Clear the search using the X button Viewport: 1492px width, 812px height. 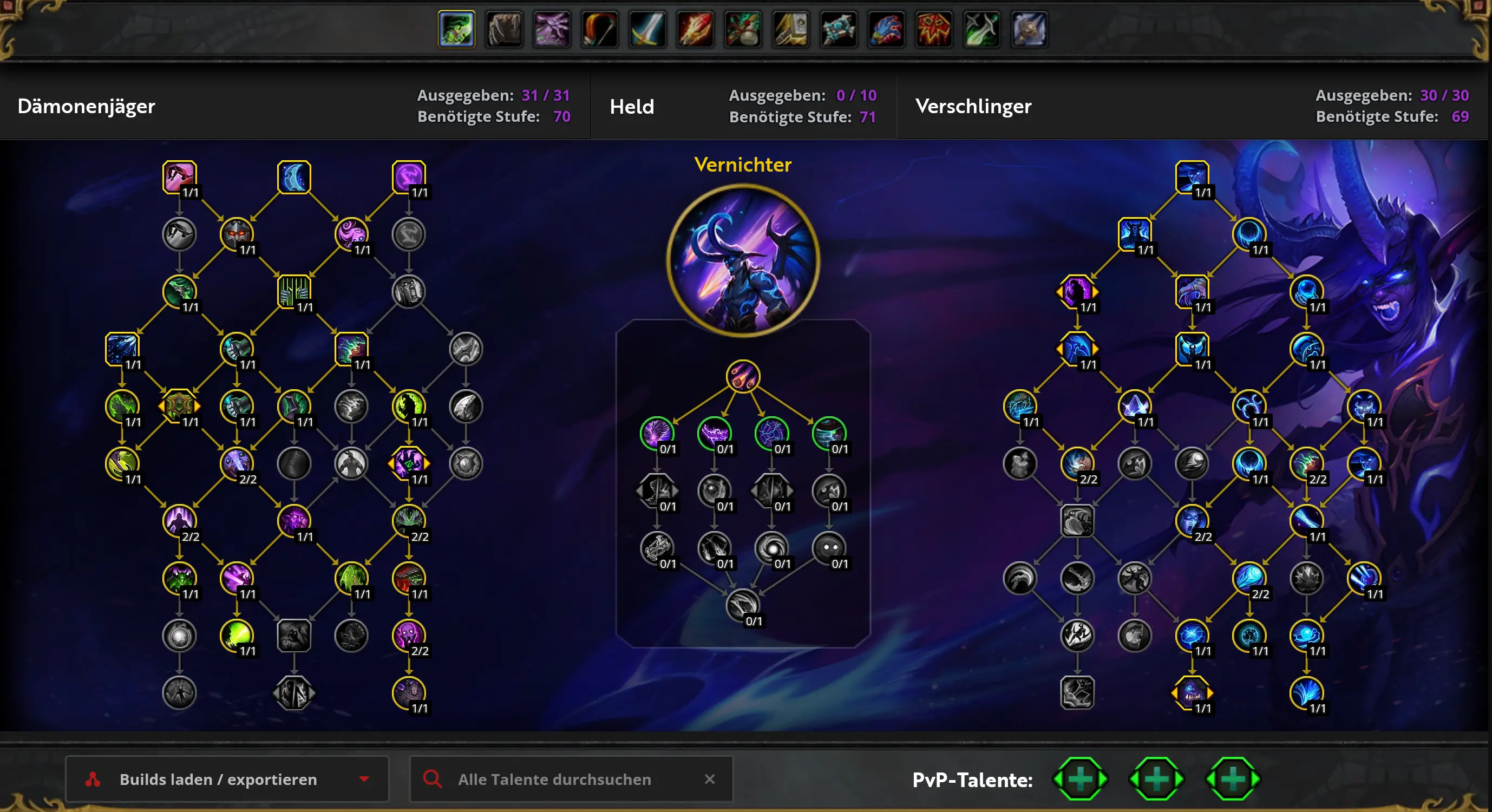pyautogui.click(x=710, y=779)
